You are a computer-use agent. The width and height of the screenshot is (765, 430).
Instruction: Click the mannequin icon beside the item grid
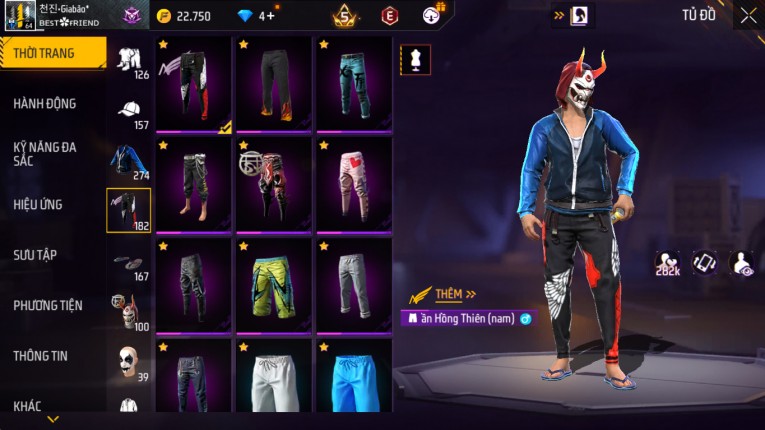[415, 60]
